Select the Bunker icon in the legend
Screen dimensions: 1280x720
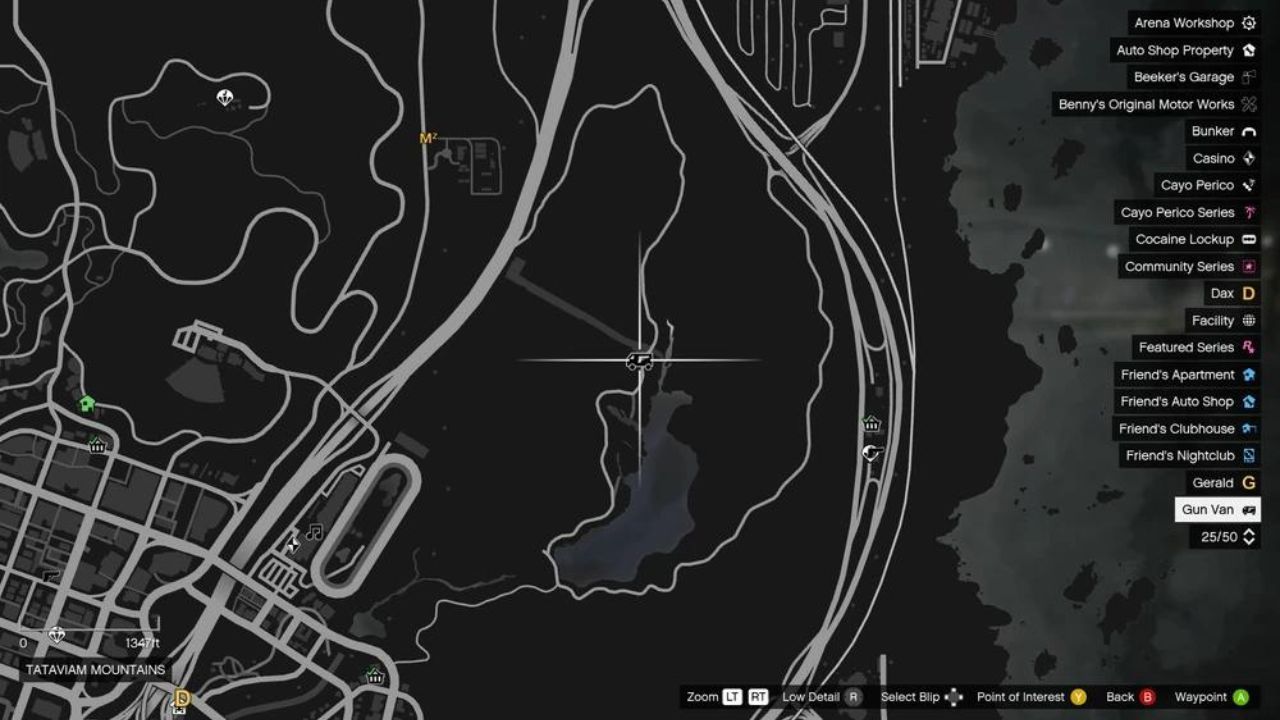coord(1247,131)
